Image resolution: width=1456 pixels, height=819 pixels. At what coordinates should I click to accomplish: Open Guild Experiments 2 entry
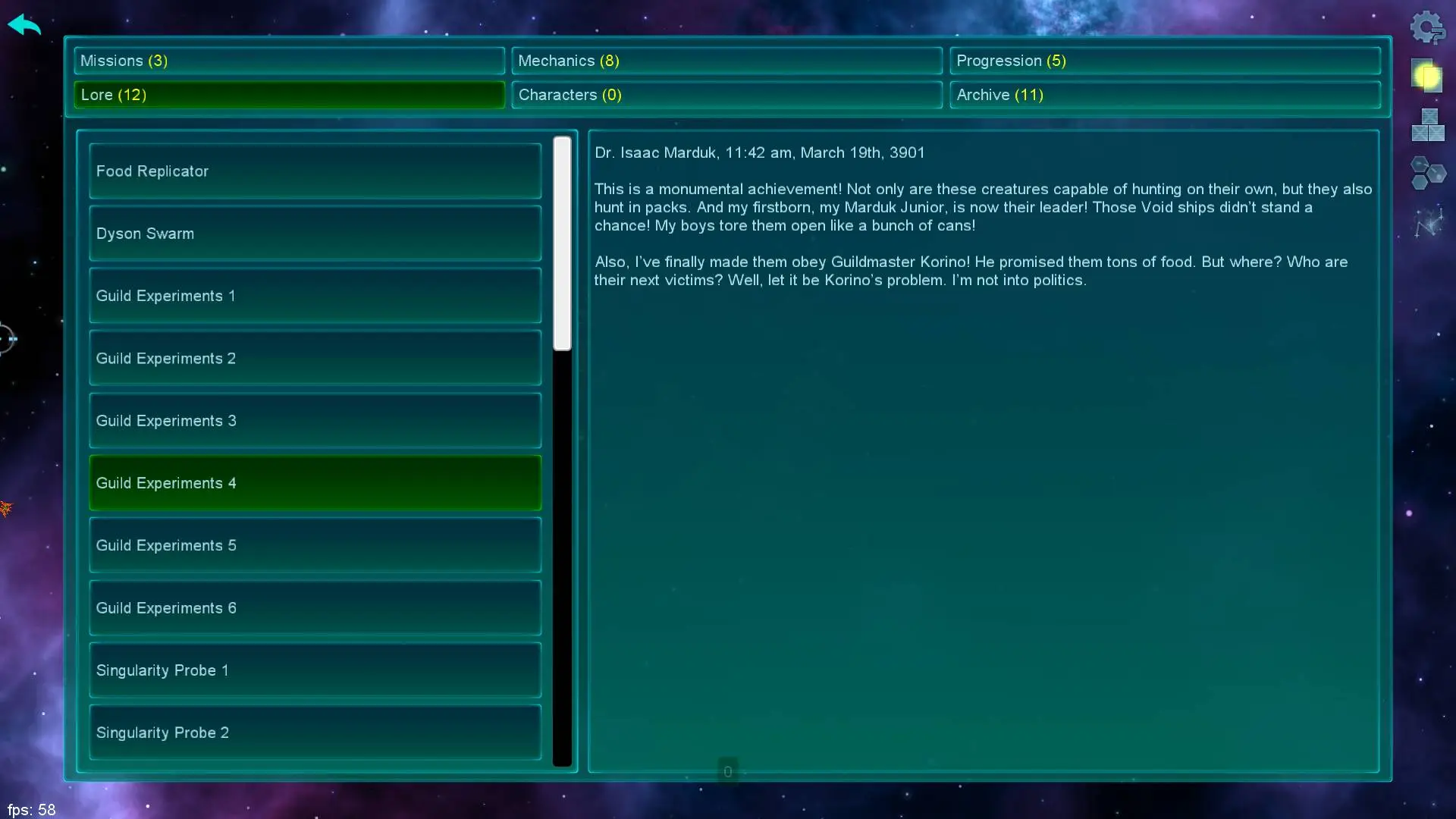click(x=315, y=359)
